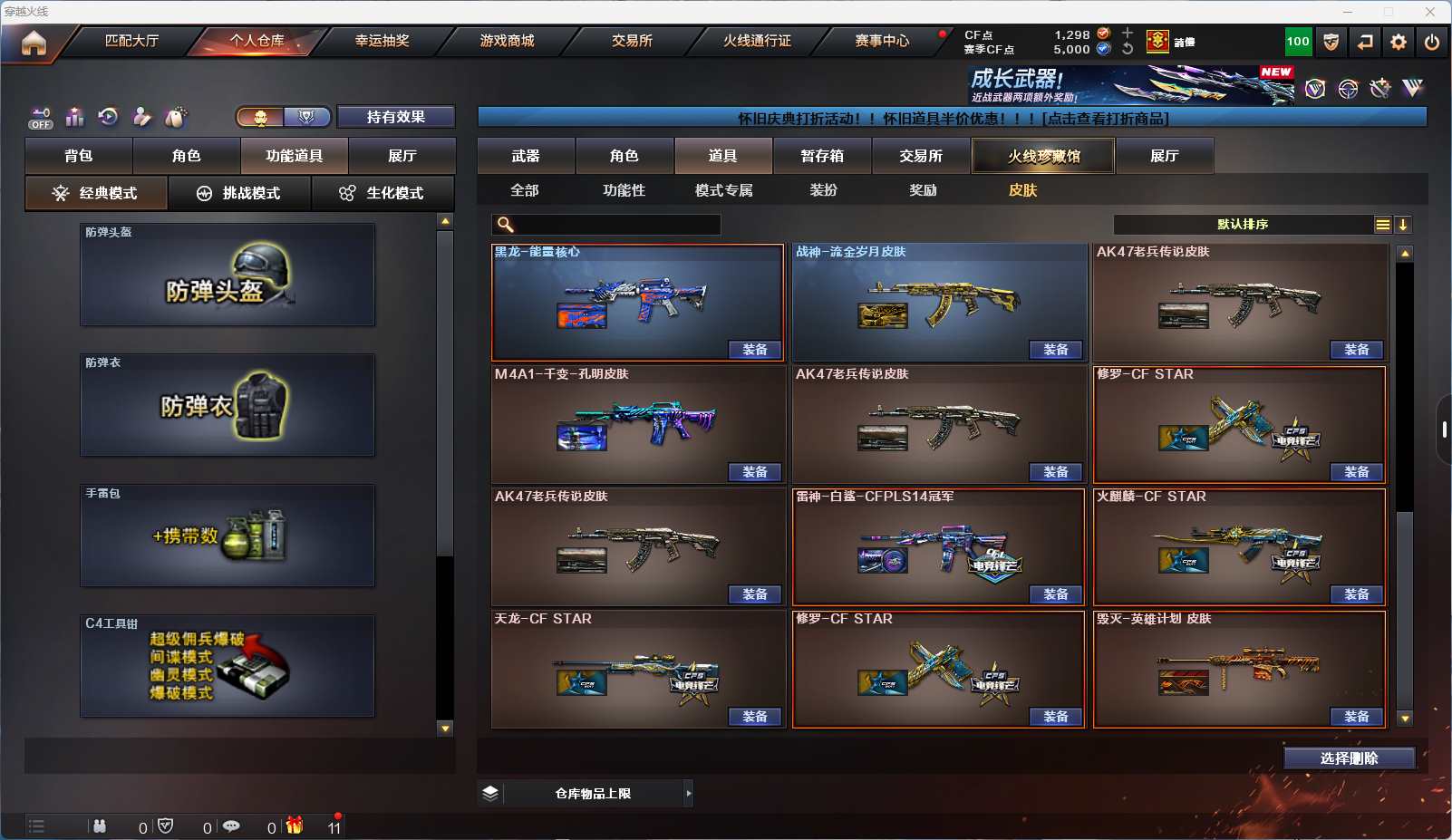Filter by 模式专属 category
1452x840 pixels.
pos(723,190)
